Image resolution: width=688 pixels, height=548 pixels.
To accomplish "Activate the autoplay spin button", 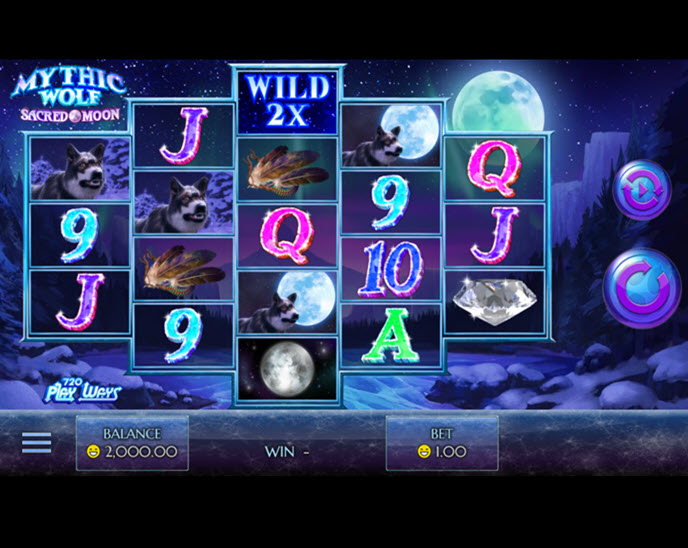I will click(x=641, y=190).
